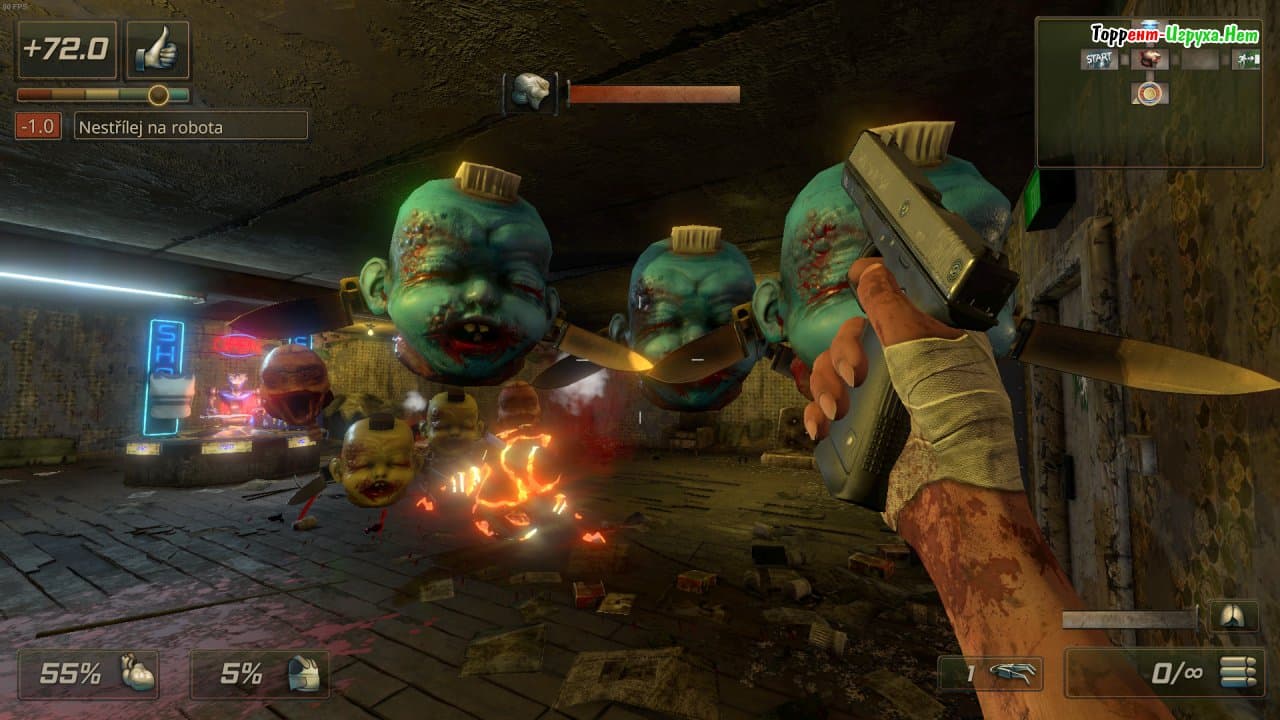Click the START room on the minimap

click(1100, 60)
